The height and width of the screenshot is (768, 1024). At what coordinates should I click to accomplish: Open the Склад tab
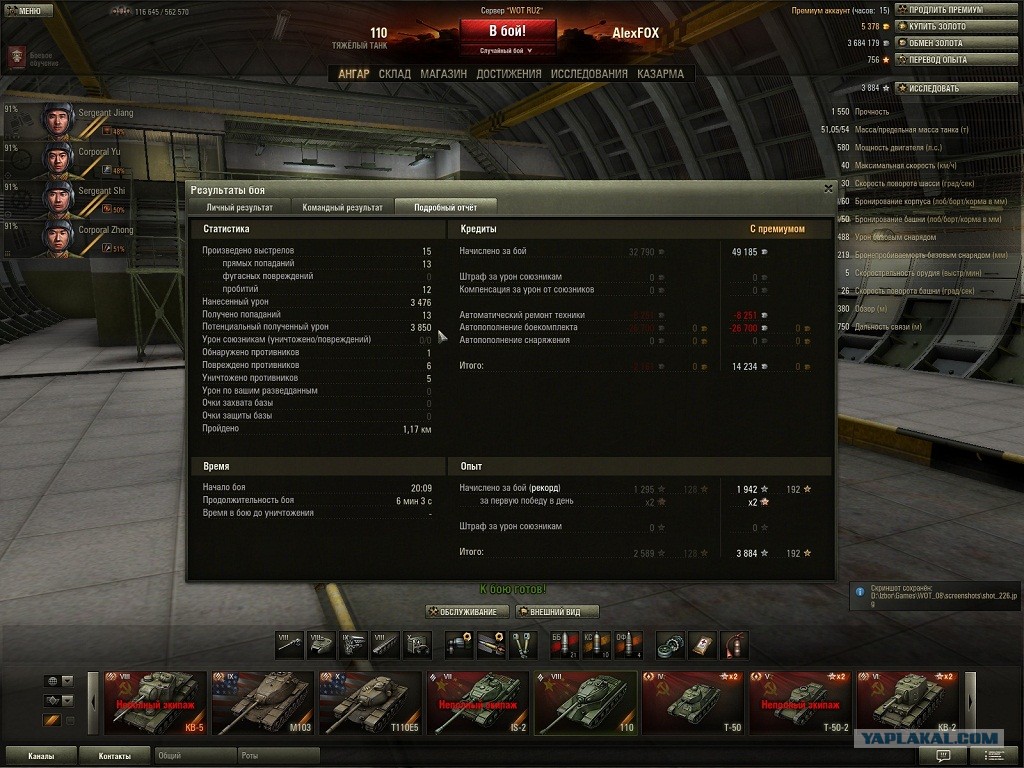(394, 74)
